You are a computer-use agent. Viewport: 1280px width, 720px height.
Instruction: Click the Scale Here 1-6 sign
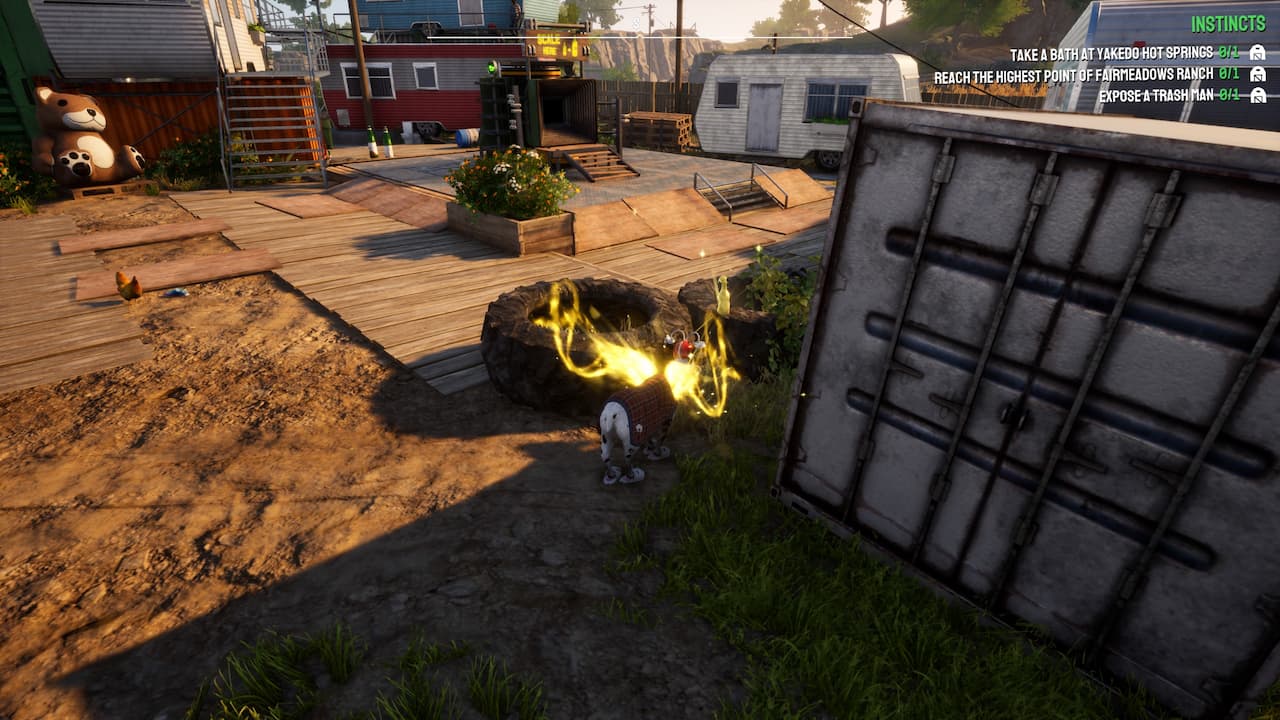[x=556, y=45]
